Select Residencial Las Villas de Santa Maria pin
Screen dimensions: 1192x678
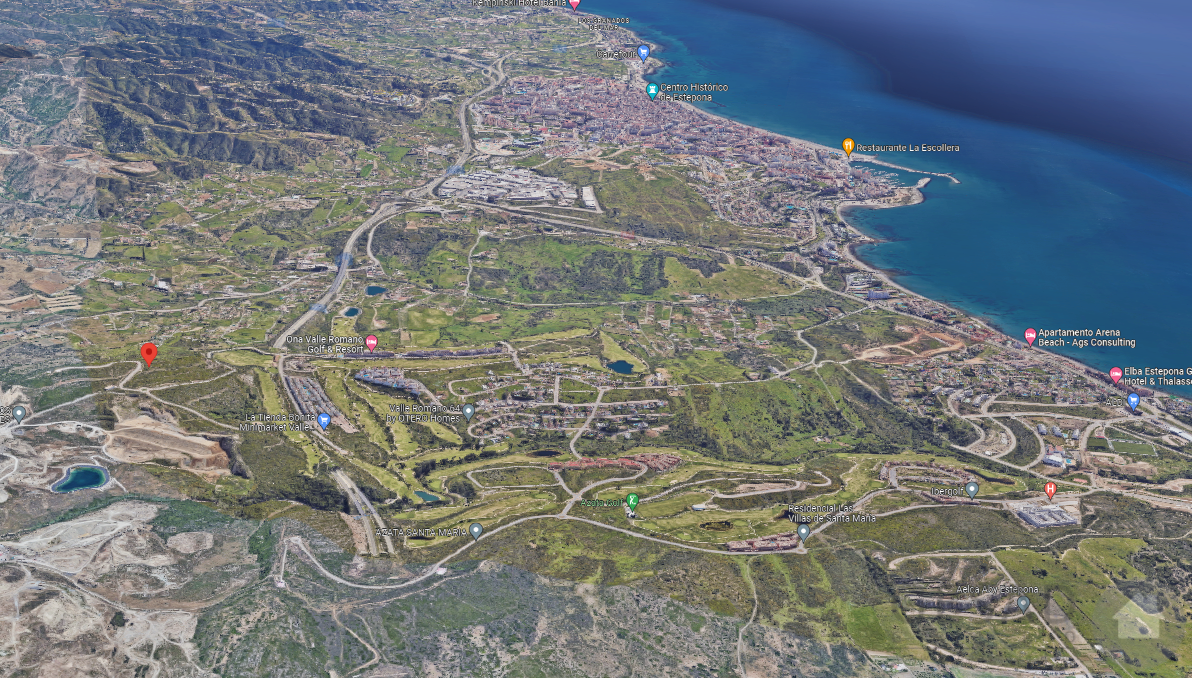coord(804,531)
